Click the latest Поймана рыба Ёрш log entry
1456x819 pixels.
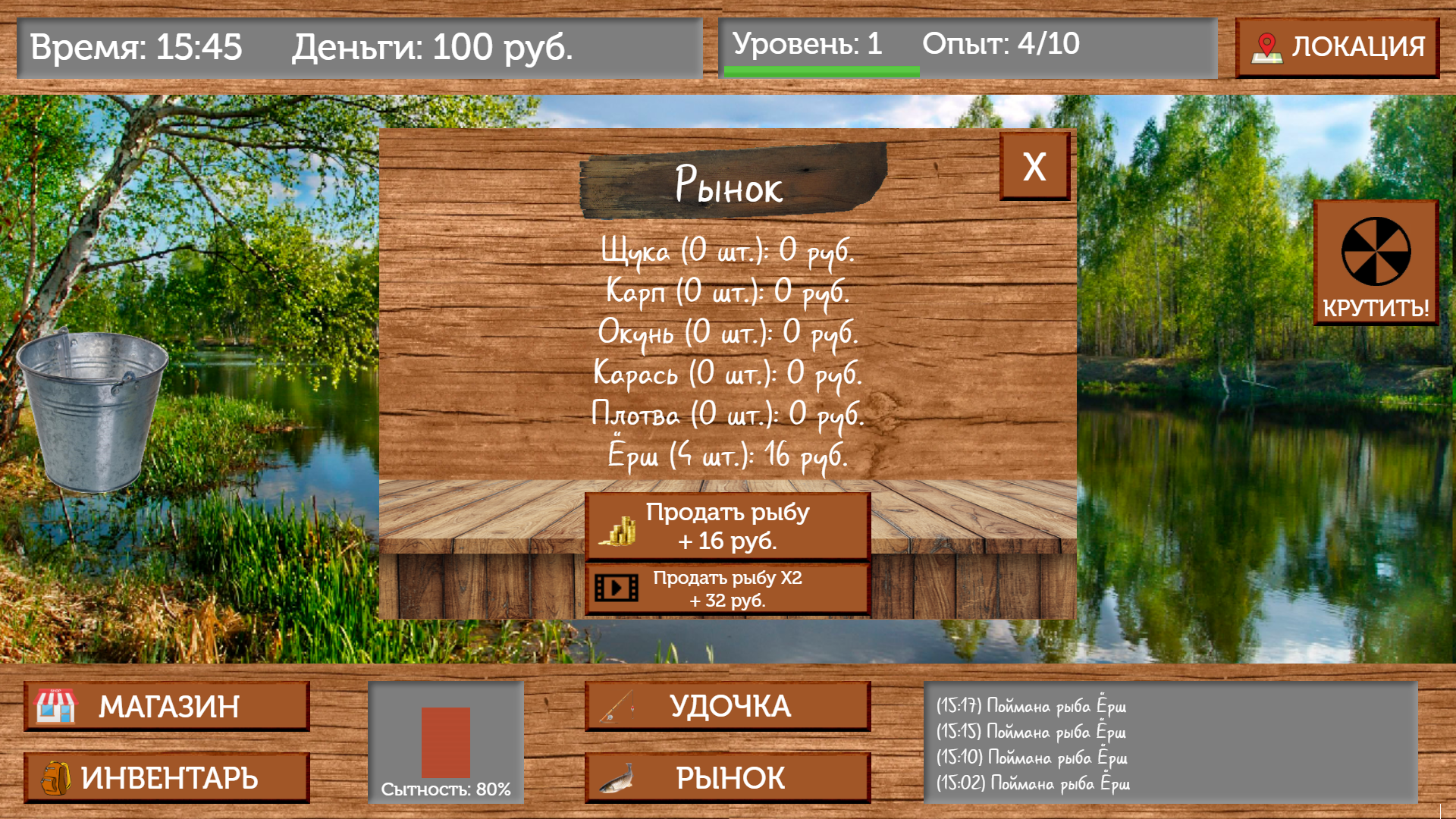coord(1031,704)
